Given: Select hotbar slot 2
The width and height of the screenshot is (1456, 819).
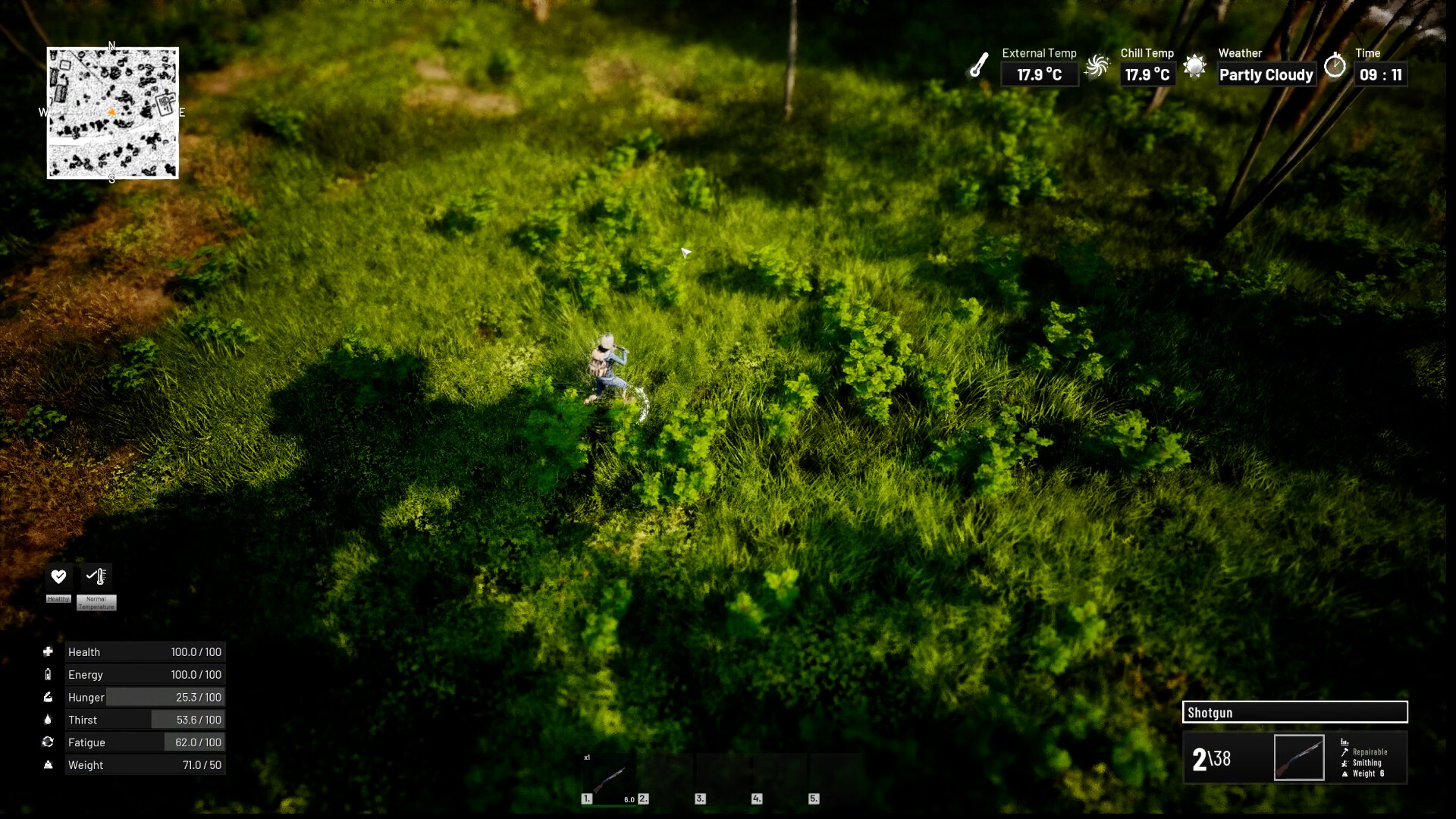Looking at the screenshot, I should (x=667, y=777).
